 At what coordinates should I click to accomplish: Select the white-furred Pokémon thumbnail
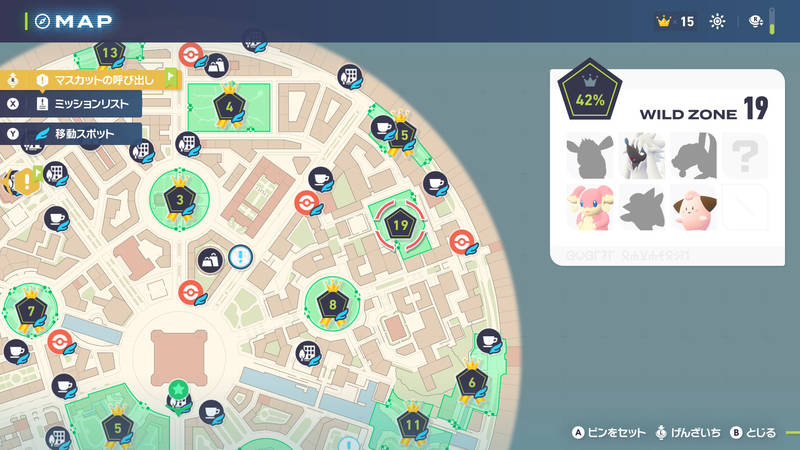tap(641, 156)
